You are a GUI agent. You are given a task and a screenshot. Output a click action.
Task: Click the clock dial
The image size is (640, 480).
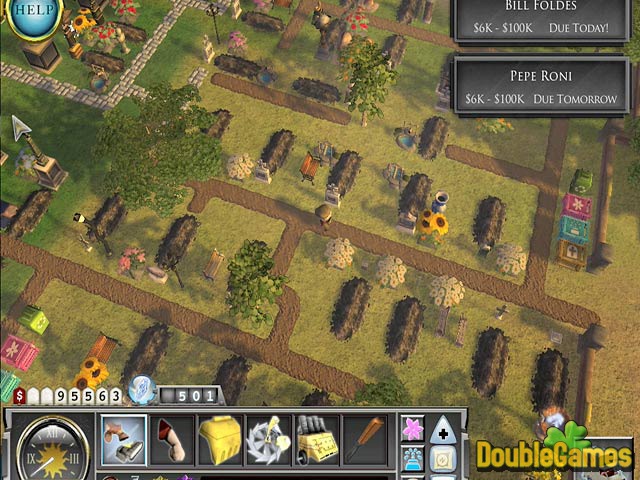coord(47,446)
